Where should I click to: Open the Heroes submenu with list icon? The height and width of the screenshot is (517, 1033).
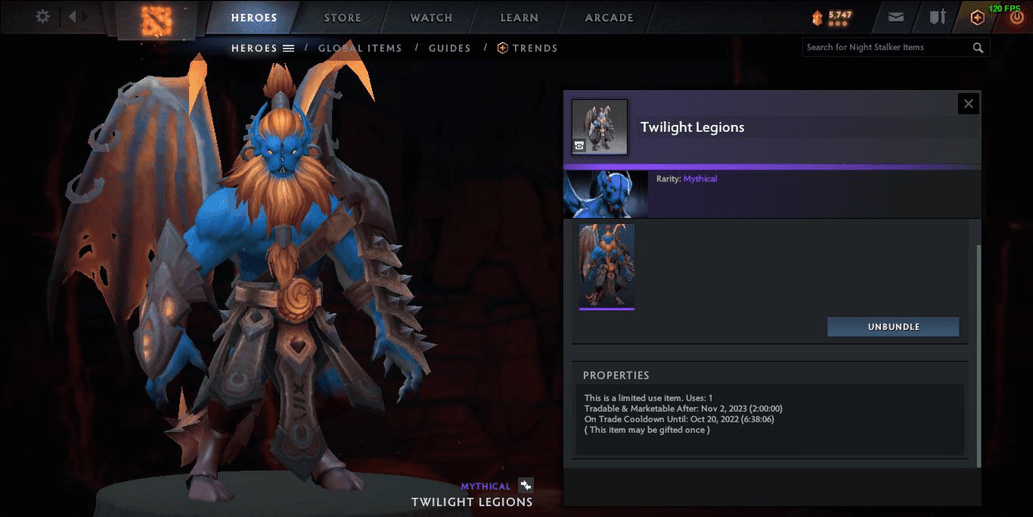(x=262, y=48)
